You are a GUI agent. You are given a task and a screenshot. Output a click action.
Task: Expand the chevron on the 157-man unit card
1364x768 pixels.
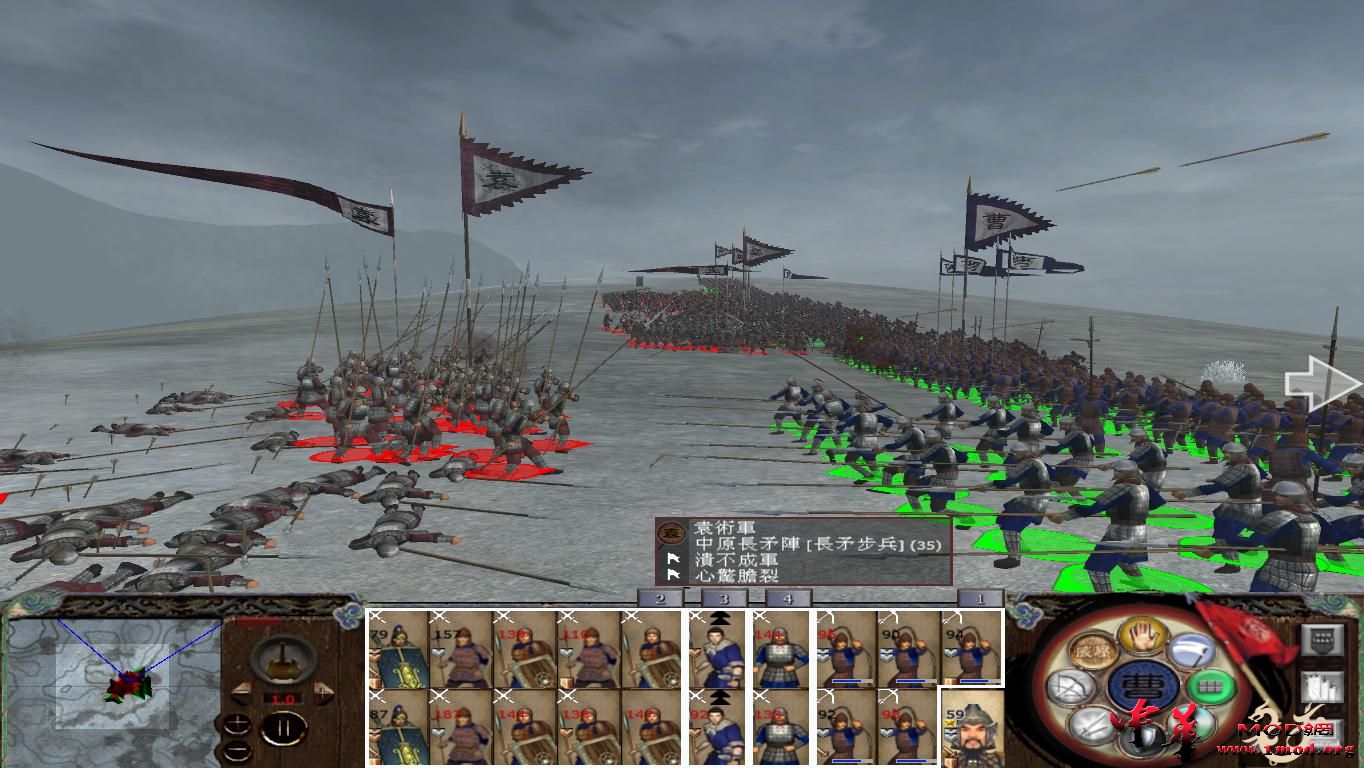(440, 651)
